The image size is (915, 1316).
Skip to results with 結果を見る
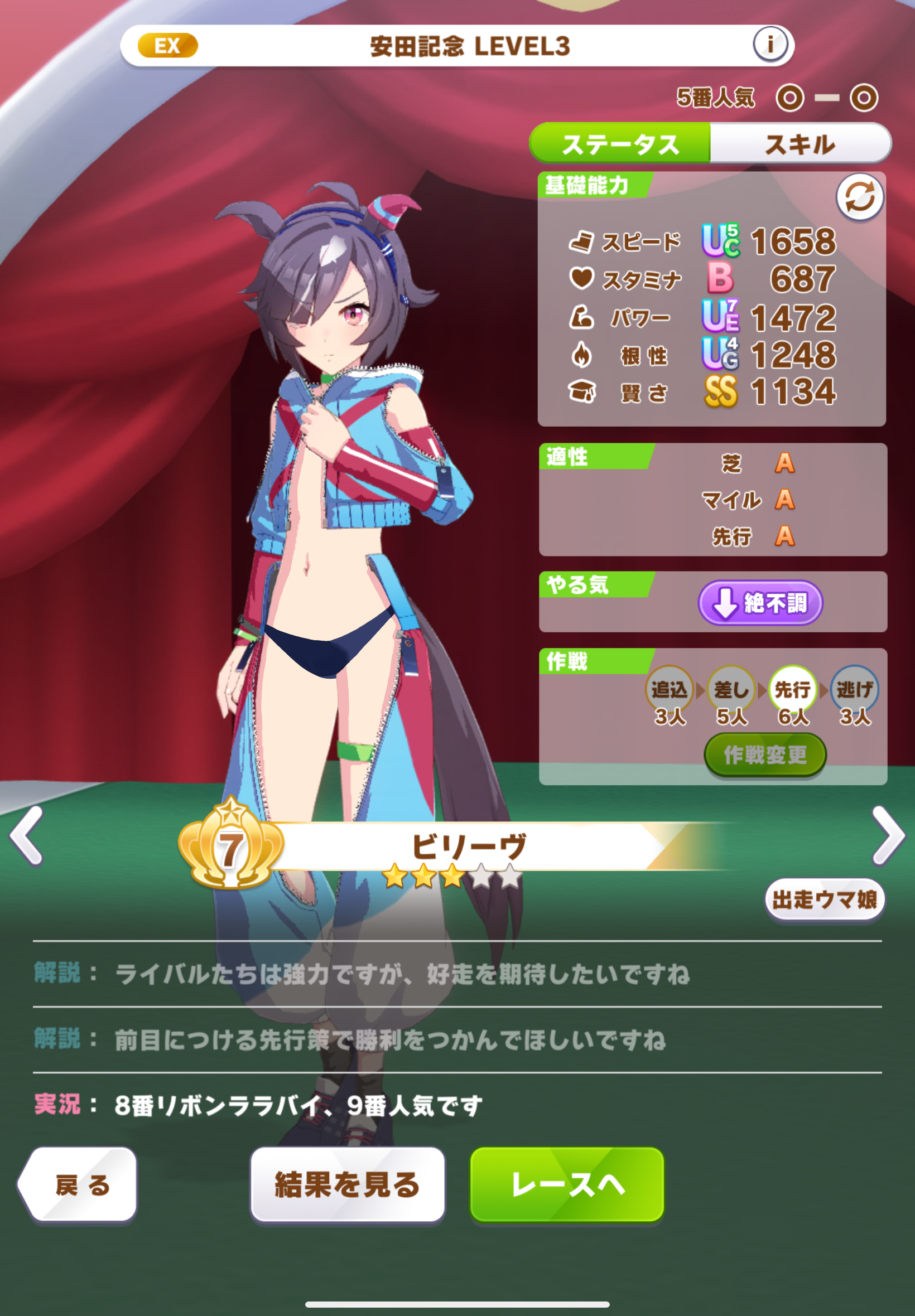click(348, 1184)
